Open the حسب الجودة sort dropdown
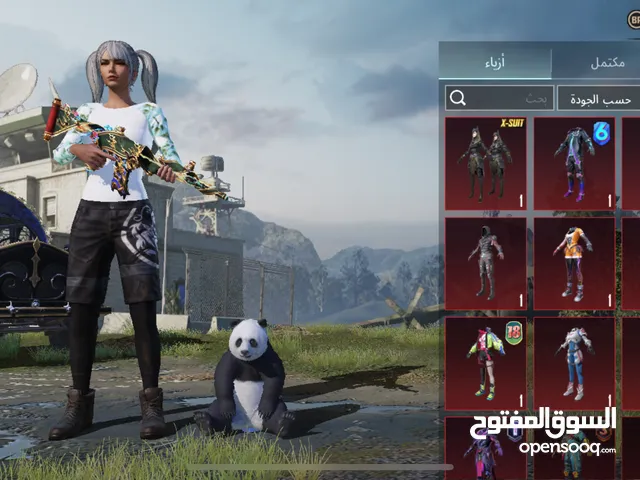The image size is (640, 480). point(597,98)
